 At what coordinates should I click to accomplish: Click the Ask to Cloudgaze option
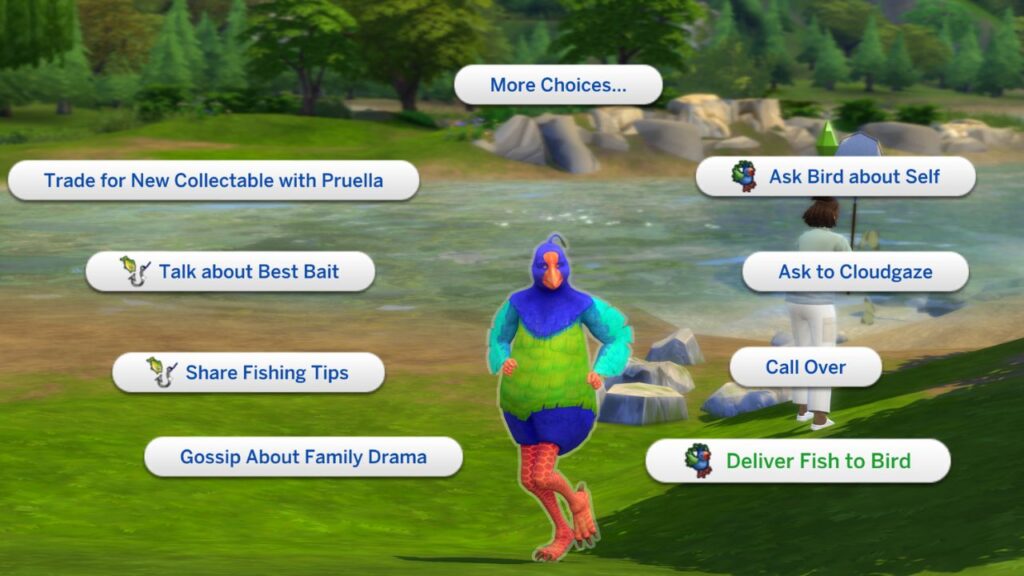(855, 272)
